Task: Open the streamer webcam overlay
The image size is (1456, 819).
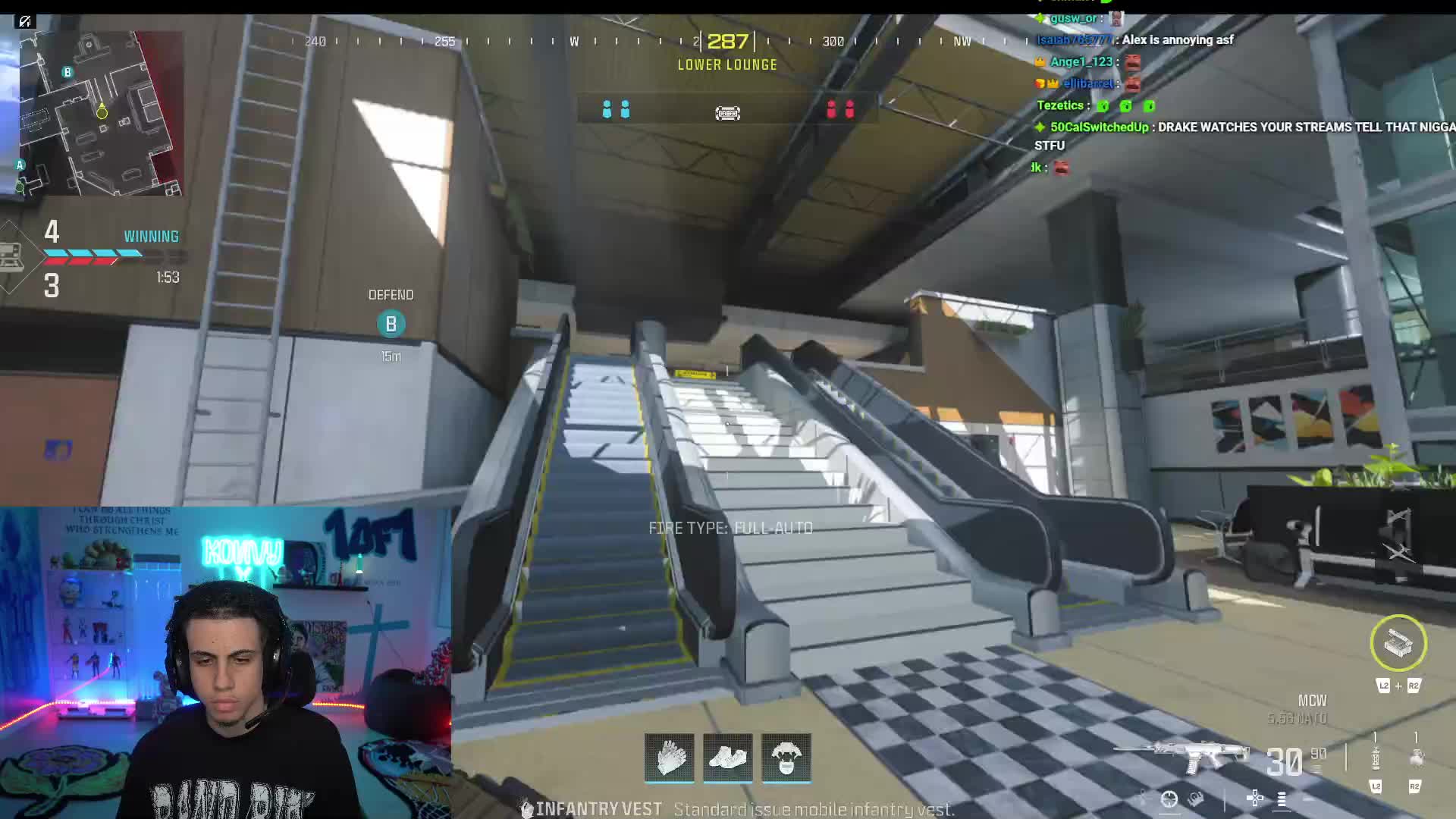Action: [x=225, y=663]
